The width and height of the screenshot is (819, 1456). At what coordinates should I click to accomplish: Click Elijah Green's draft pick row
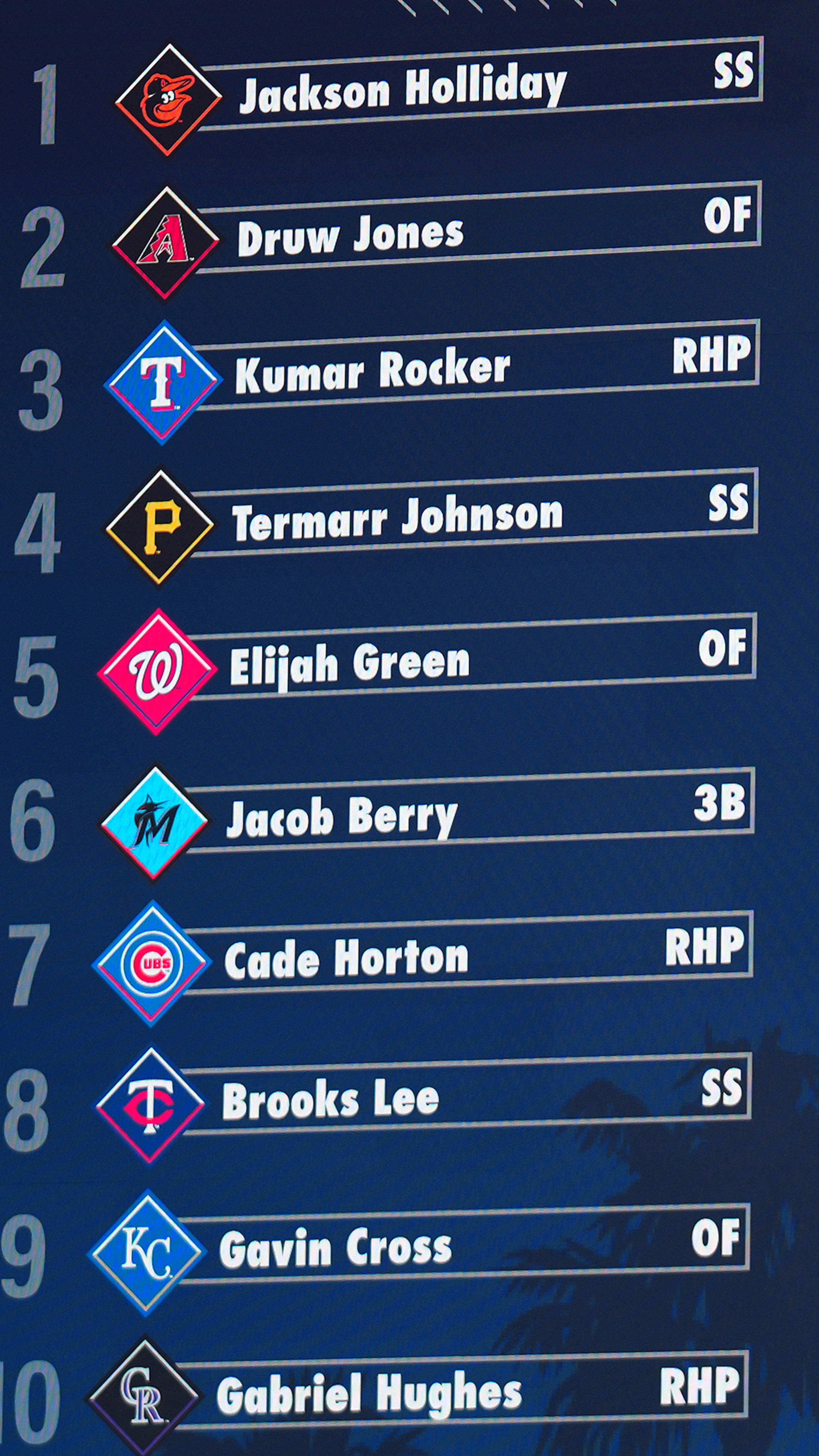tap(349, 662)
